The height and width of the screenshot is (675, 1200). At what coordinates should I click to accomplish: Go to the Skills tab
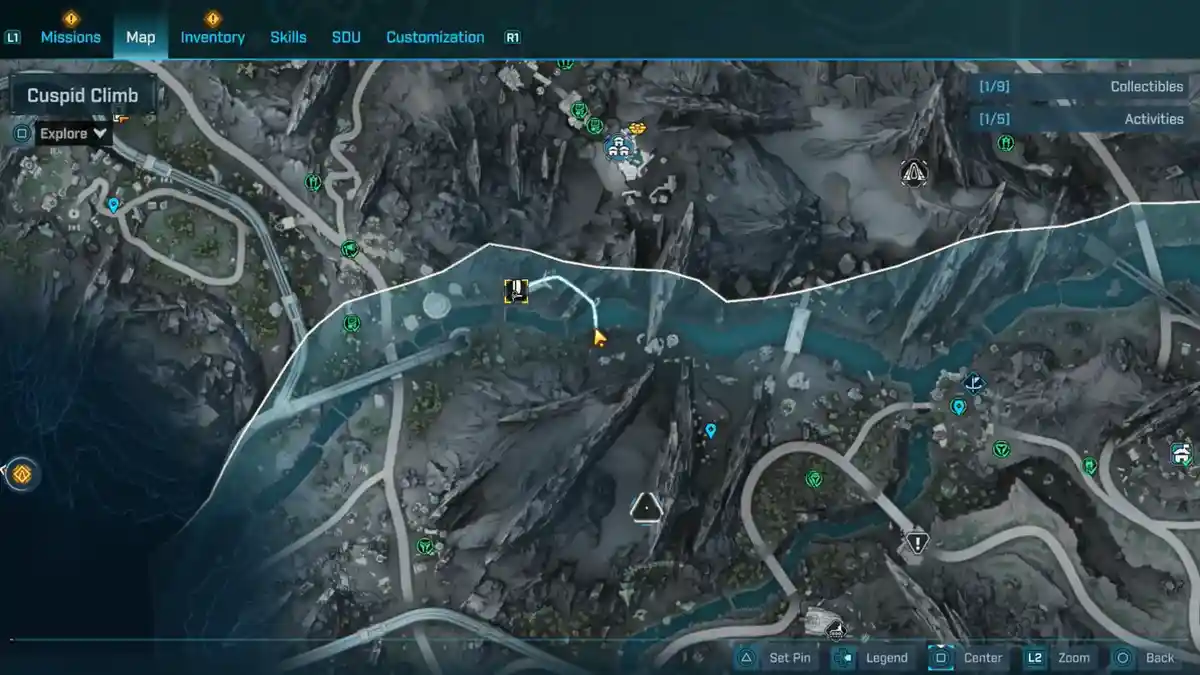(288, 37)
